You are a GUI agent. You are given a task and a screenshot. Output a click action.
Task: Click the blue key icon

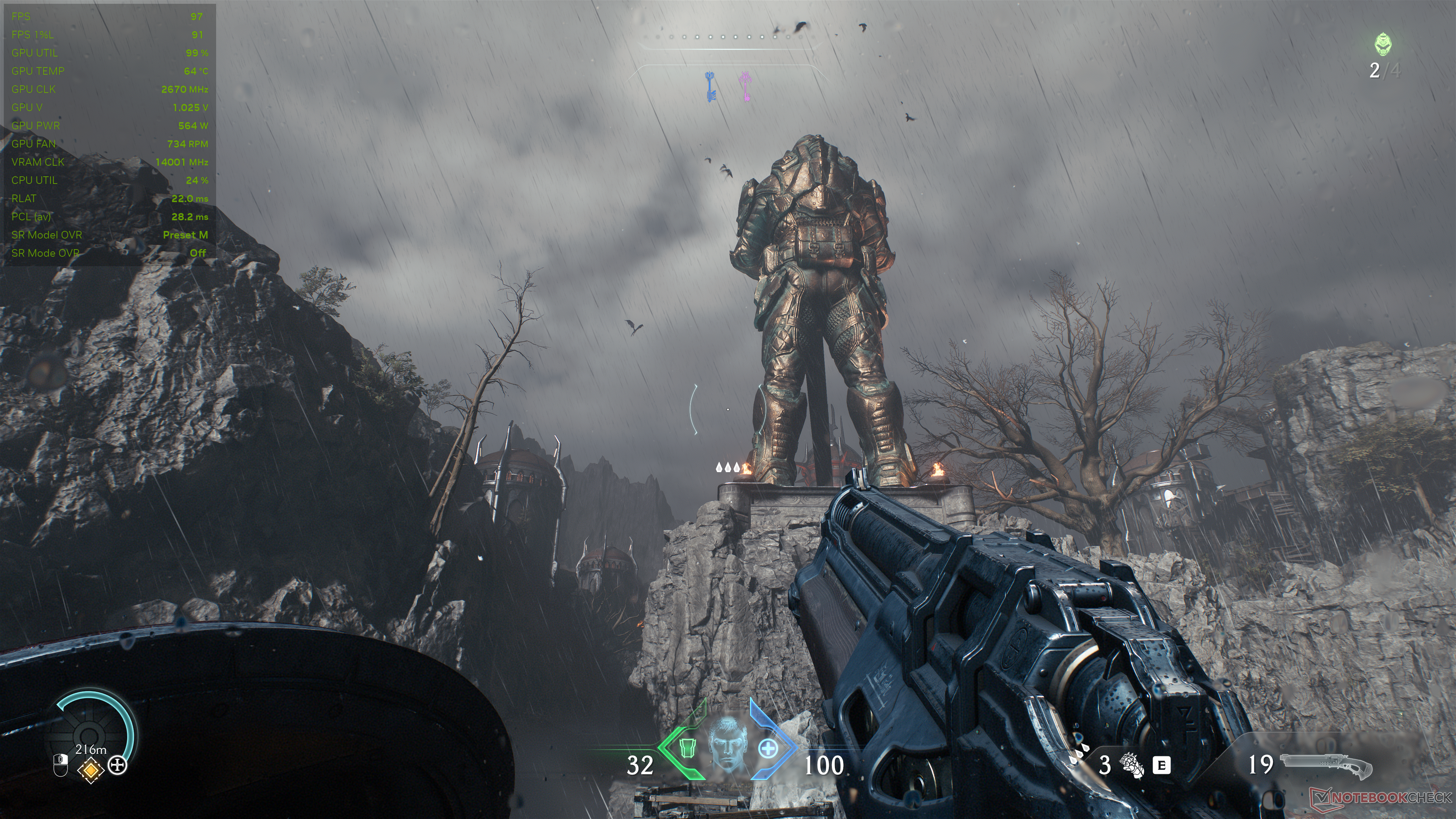(x=711, y=87)
